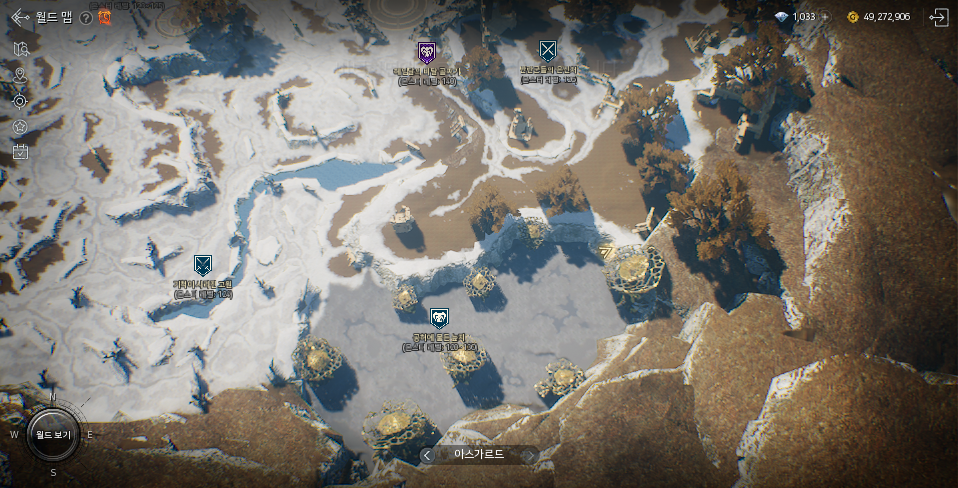Screen dimensions: 958x488
Task: Open the world map help question mark
Action: [86, 17]
